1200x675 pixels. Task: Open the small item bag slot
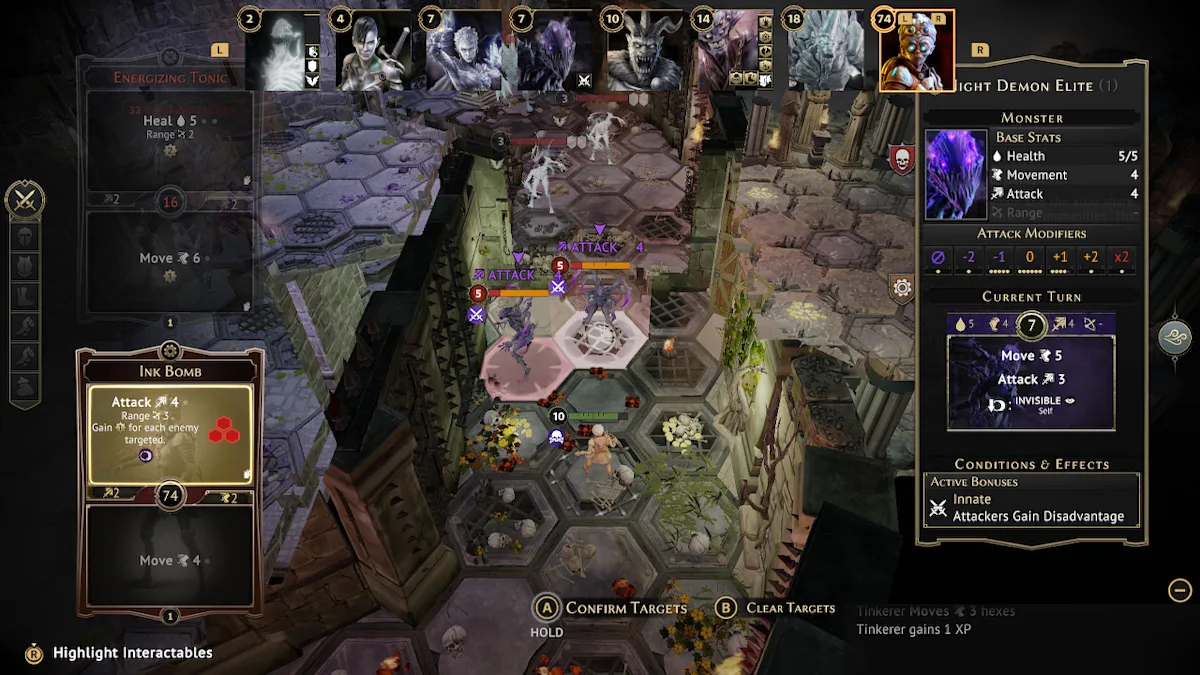25,385
